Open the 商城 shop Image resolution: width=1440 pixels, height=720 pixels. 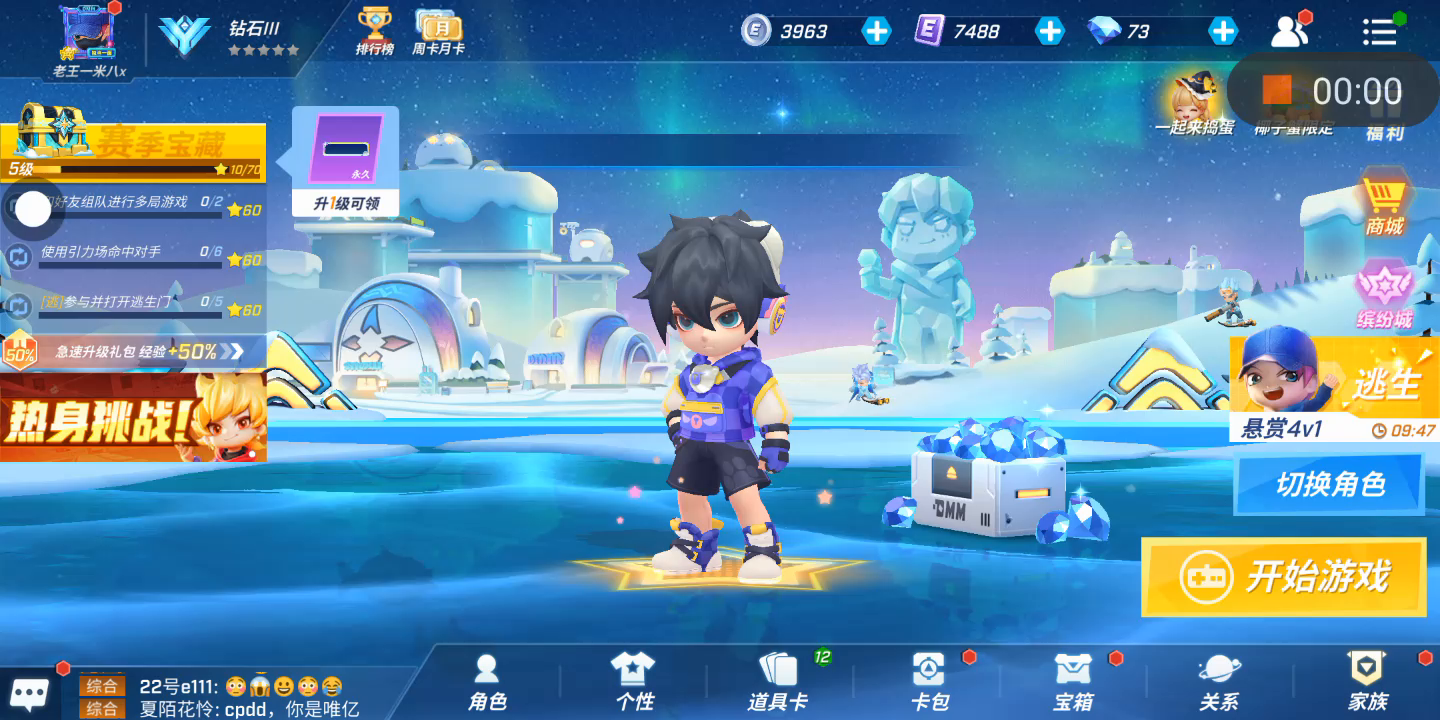click(1385, 205)
